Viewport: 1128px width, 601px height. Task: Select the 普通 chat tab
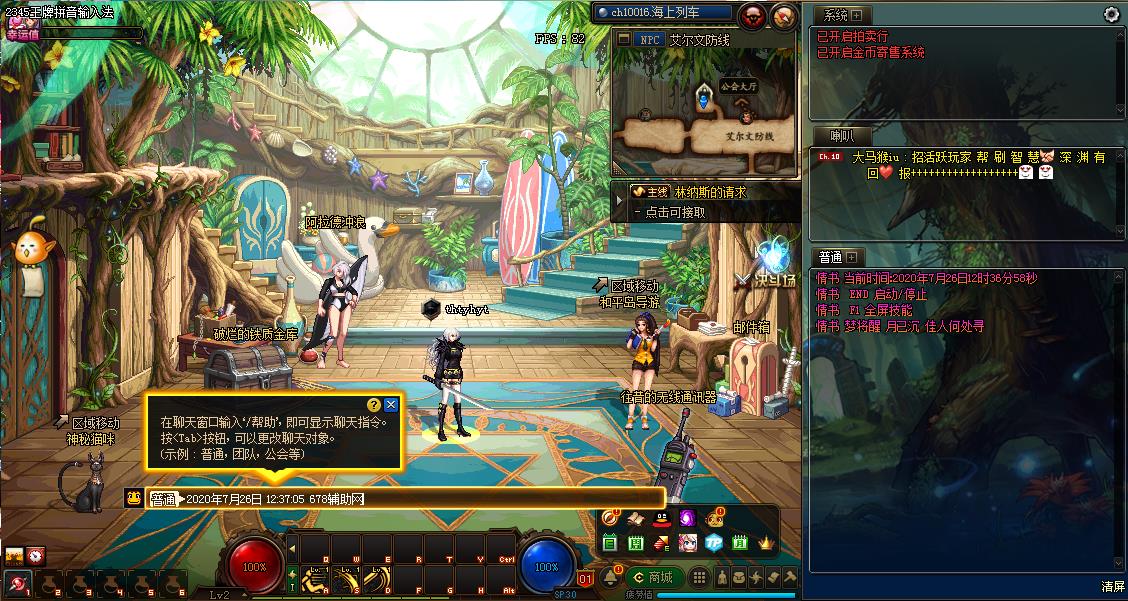click(x=830, y=257)
